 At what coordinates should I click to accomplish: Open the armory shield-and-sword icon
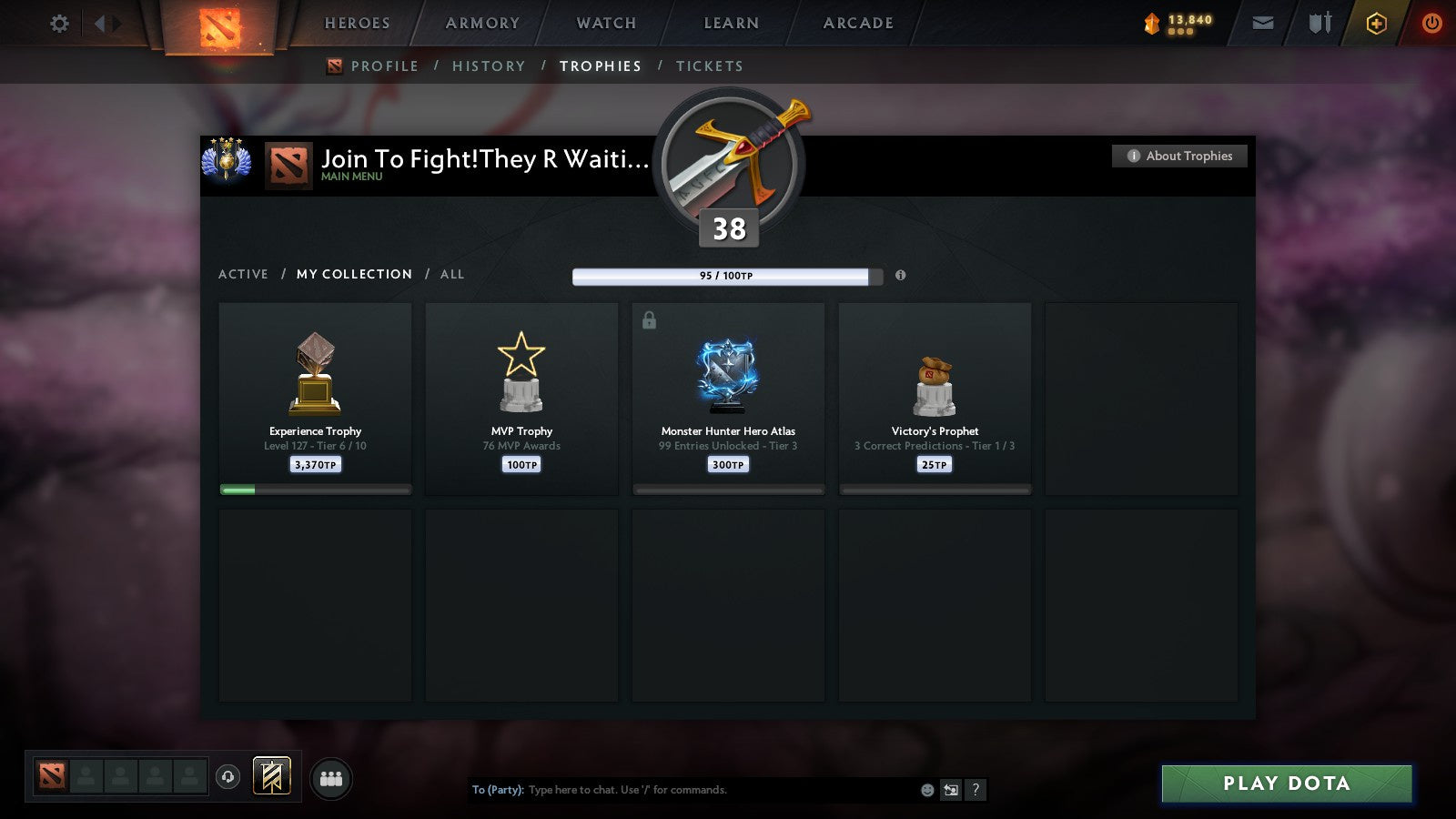1318,23
